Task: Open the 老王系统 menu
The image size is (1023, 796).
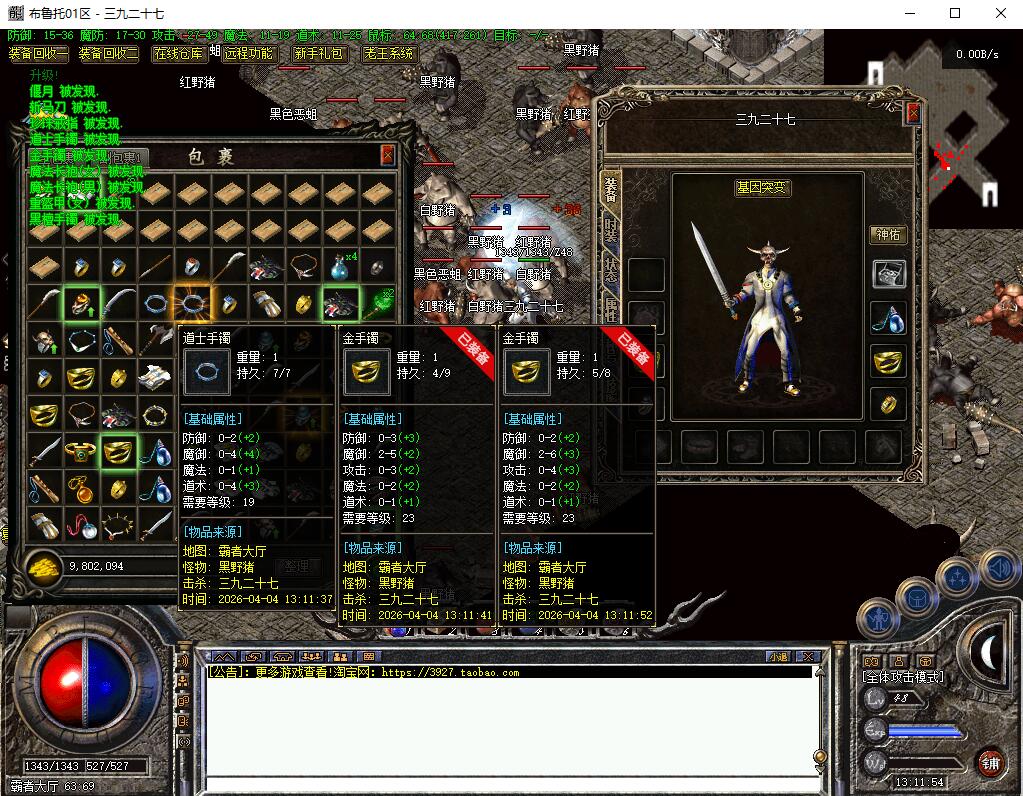Action: (389, 54)
